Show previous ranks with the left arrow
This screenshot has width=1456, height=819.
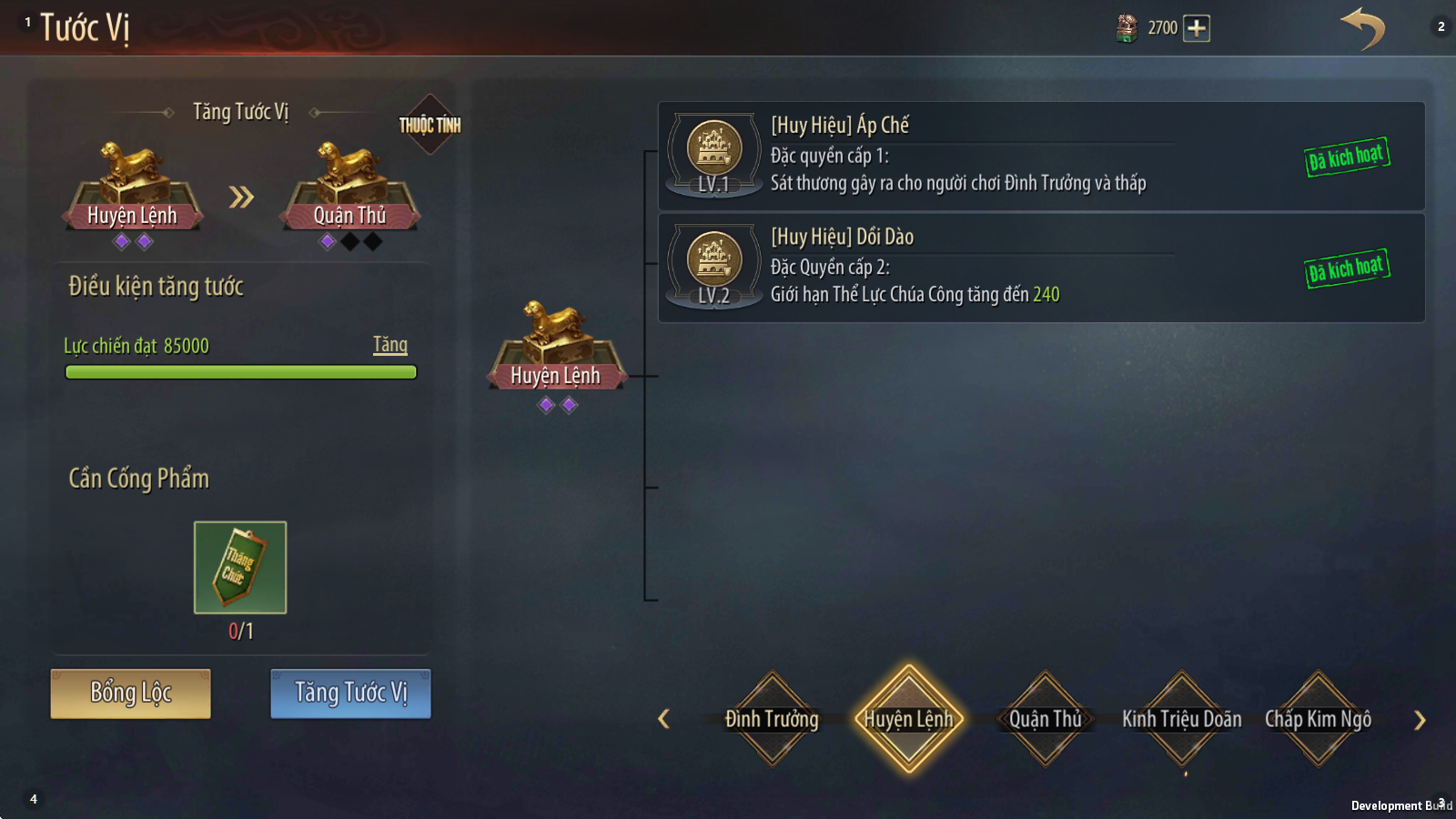tap(664, 720)
